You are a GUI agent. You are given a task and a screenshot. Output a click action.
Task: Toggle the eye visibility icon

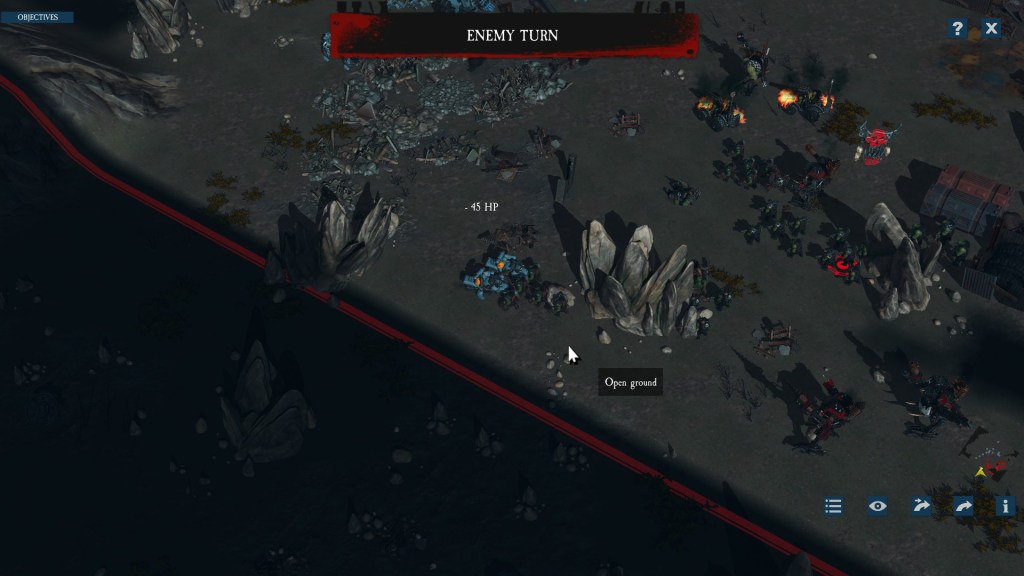pos(877,506)
